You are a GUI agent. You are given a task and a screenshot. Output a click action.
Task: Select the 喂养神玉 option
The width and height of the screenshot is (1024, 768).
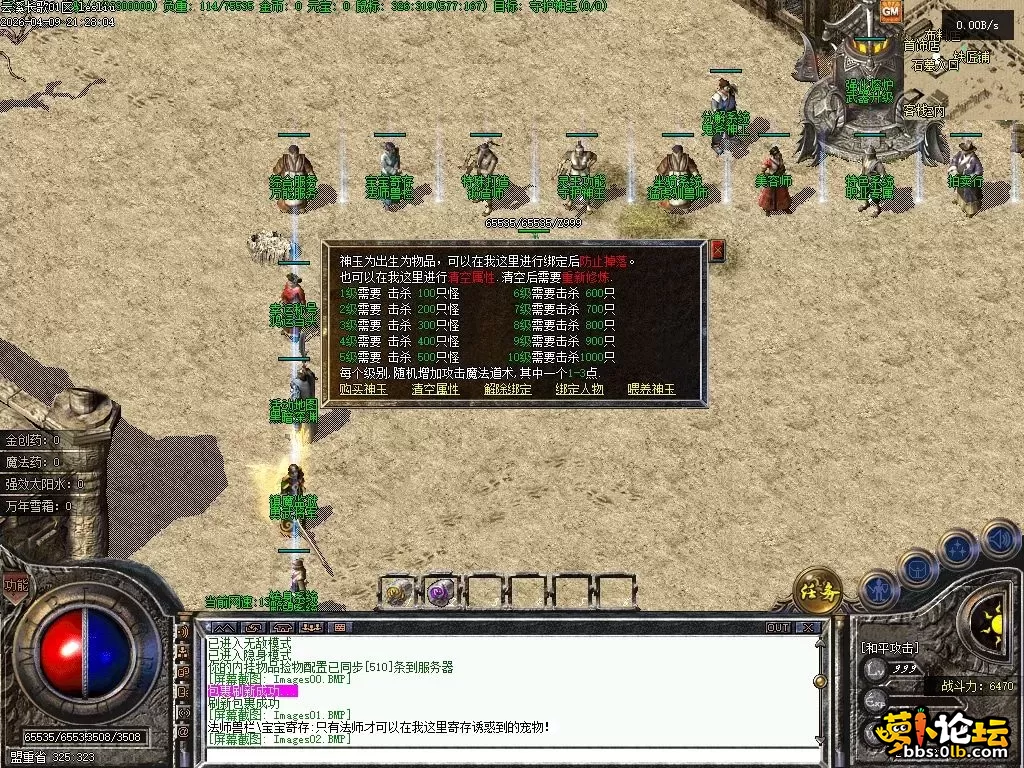[651, 389]
